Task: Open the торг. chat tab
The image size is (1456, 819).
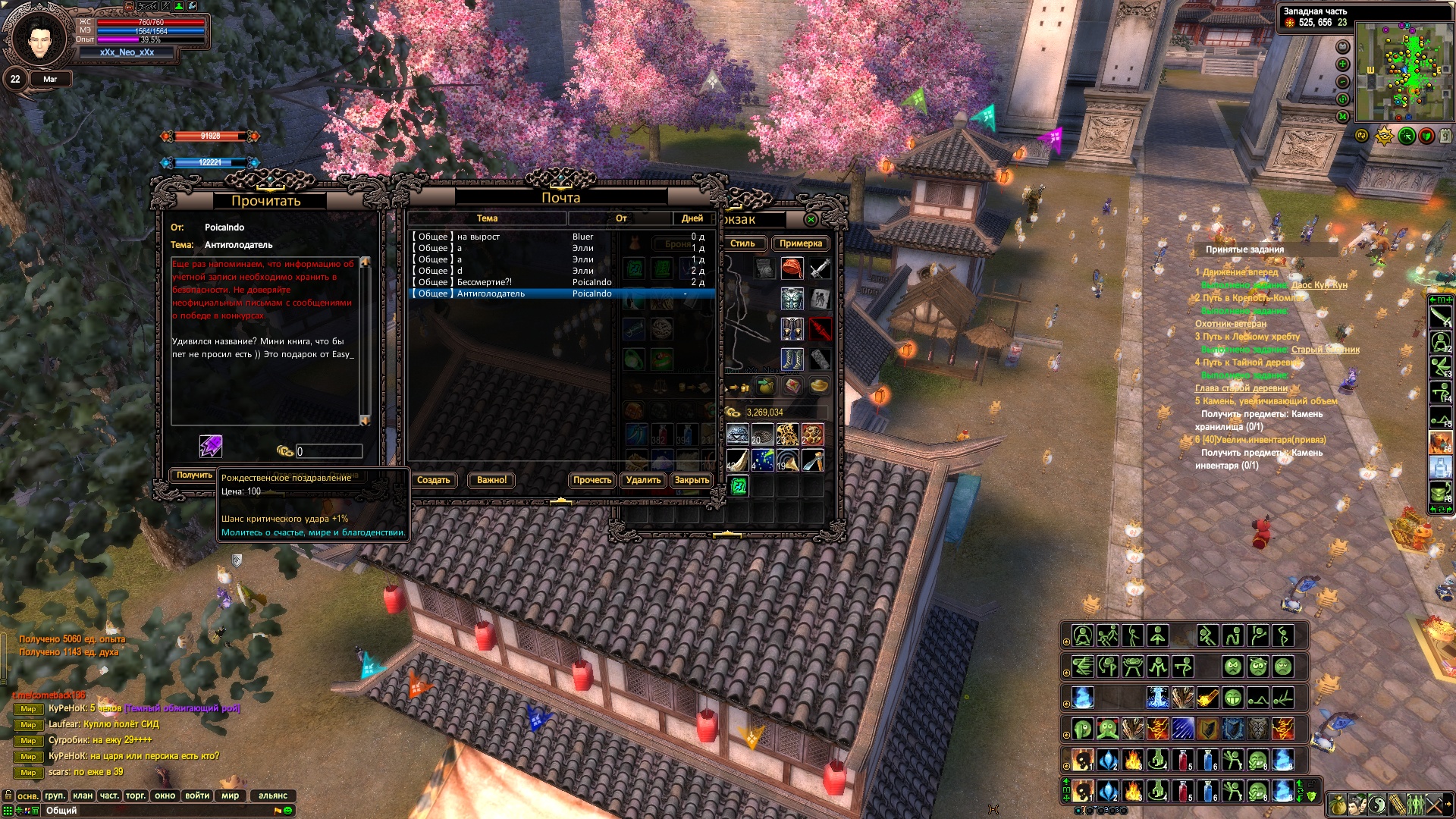Action: [136, 795]
